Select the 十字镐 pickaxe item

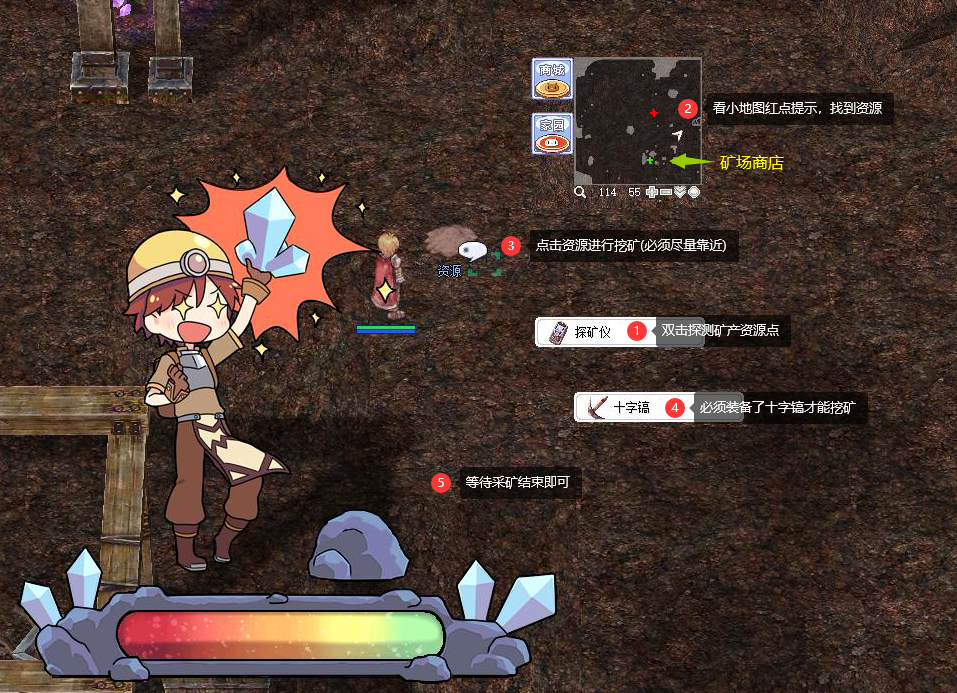tap(622, 407)
